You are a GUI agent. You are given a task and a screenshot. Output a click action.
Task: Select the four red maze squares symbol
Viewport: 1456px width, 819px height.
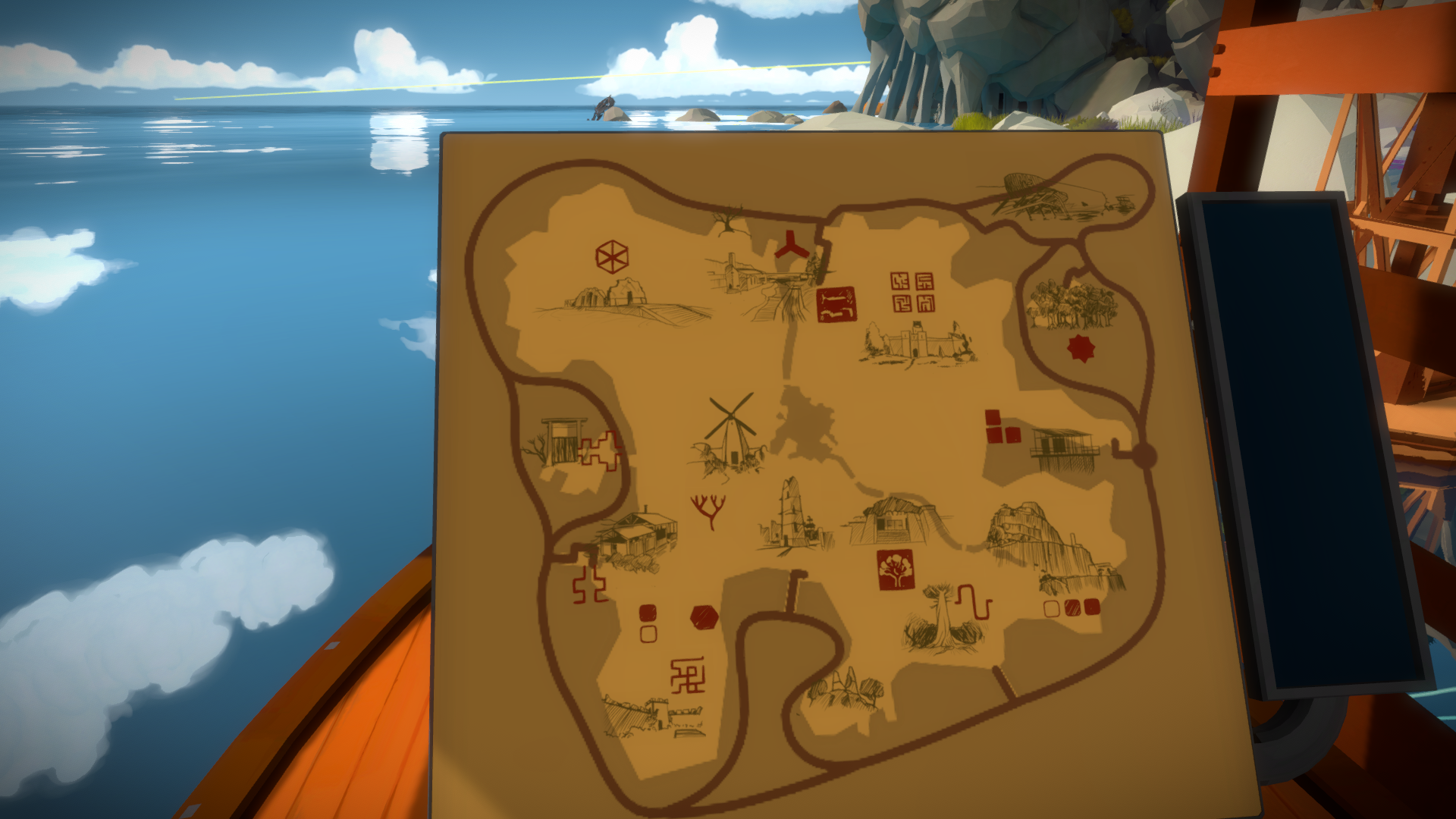pos(912,292)
